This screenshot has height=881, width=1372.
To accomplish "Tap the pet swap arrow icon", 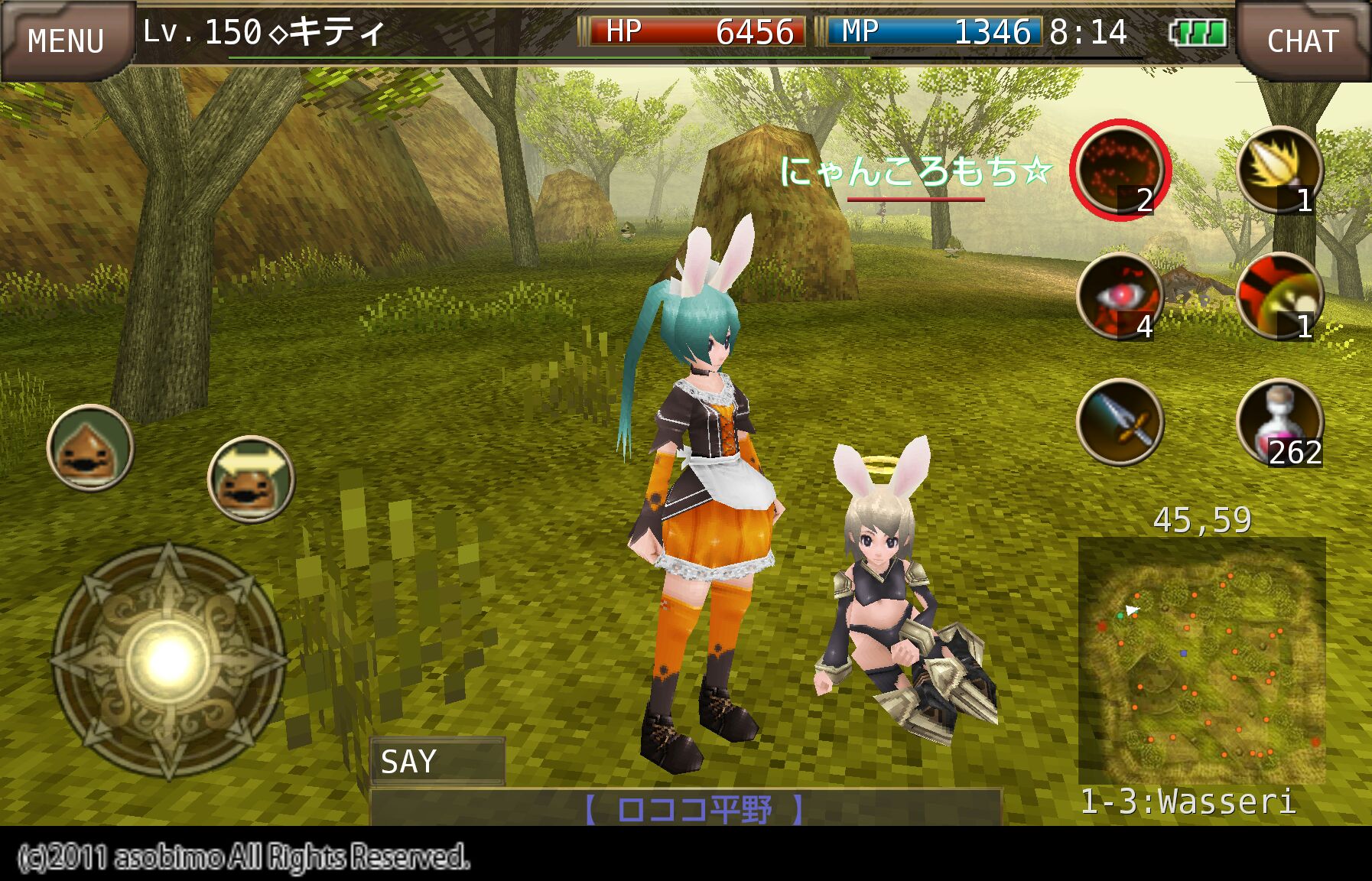I will (x=251, y=479).
